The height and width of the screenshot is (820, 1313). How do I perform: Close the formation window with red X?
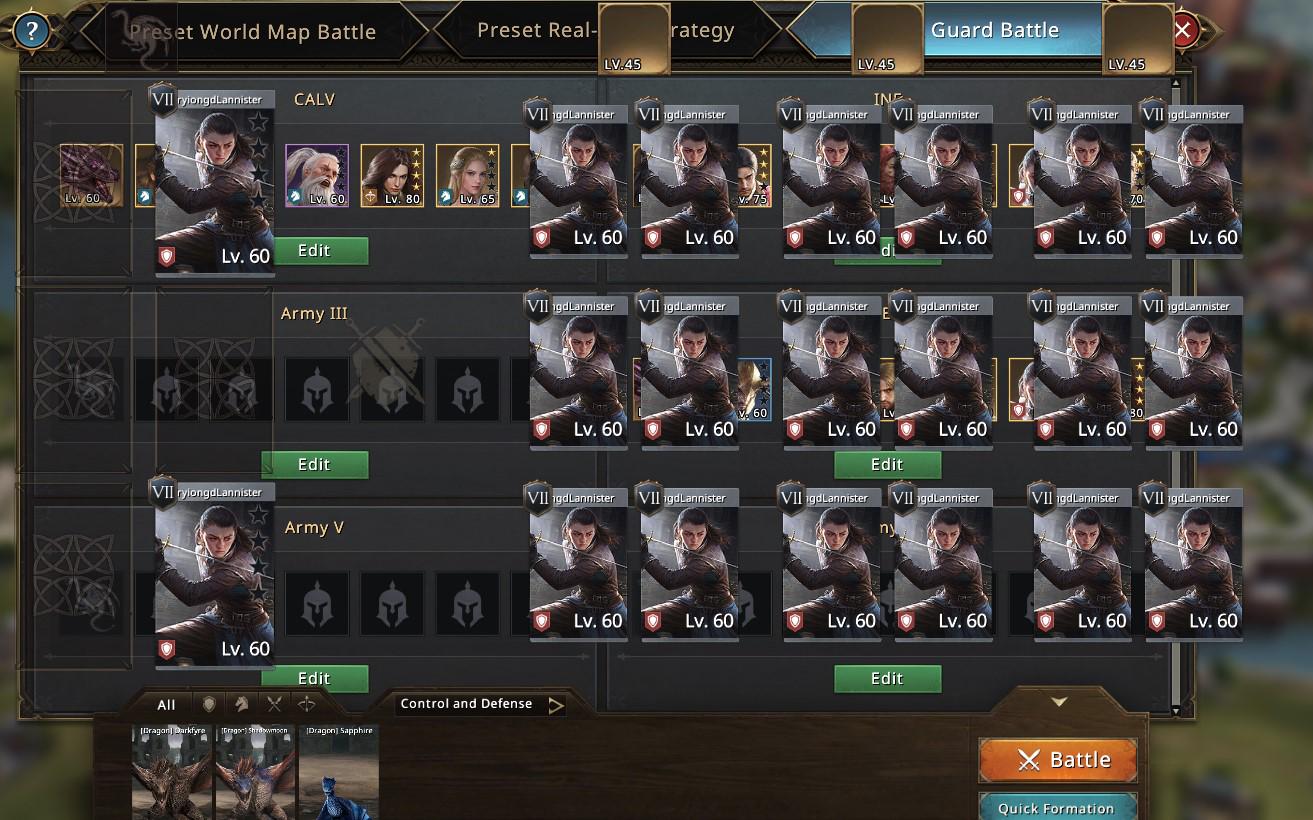(1183, 30)
